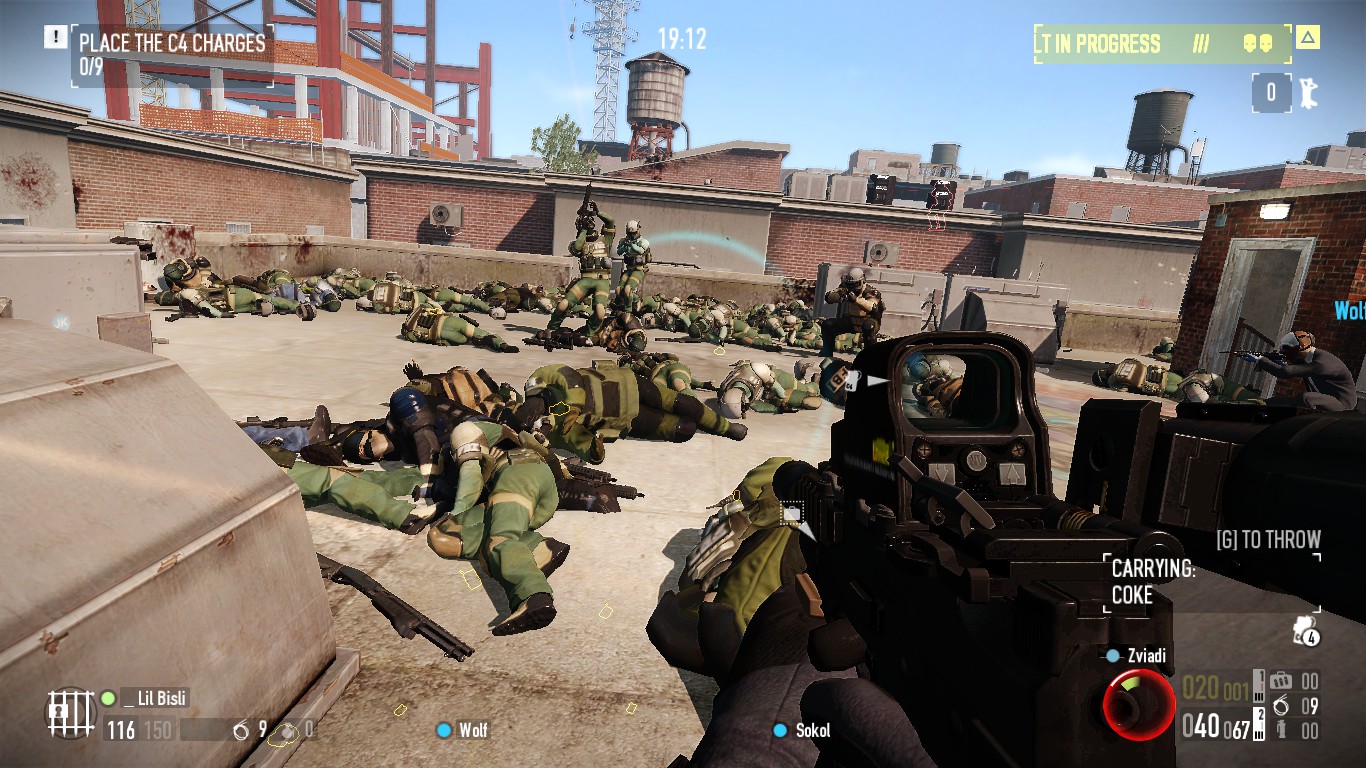1366x768 pixels.
Task: Switch to the primary weapon ammo panel
Action: [1216, 727]
